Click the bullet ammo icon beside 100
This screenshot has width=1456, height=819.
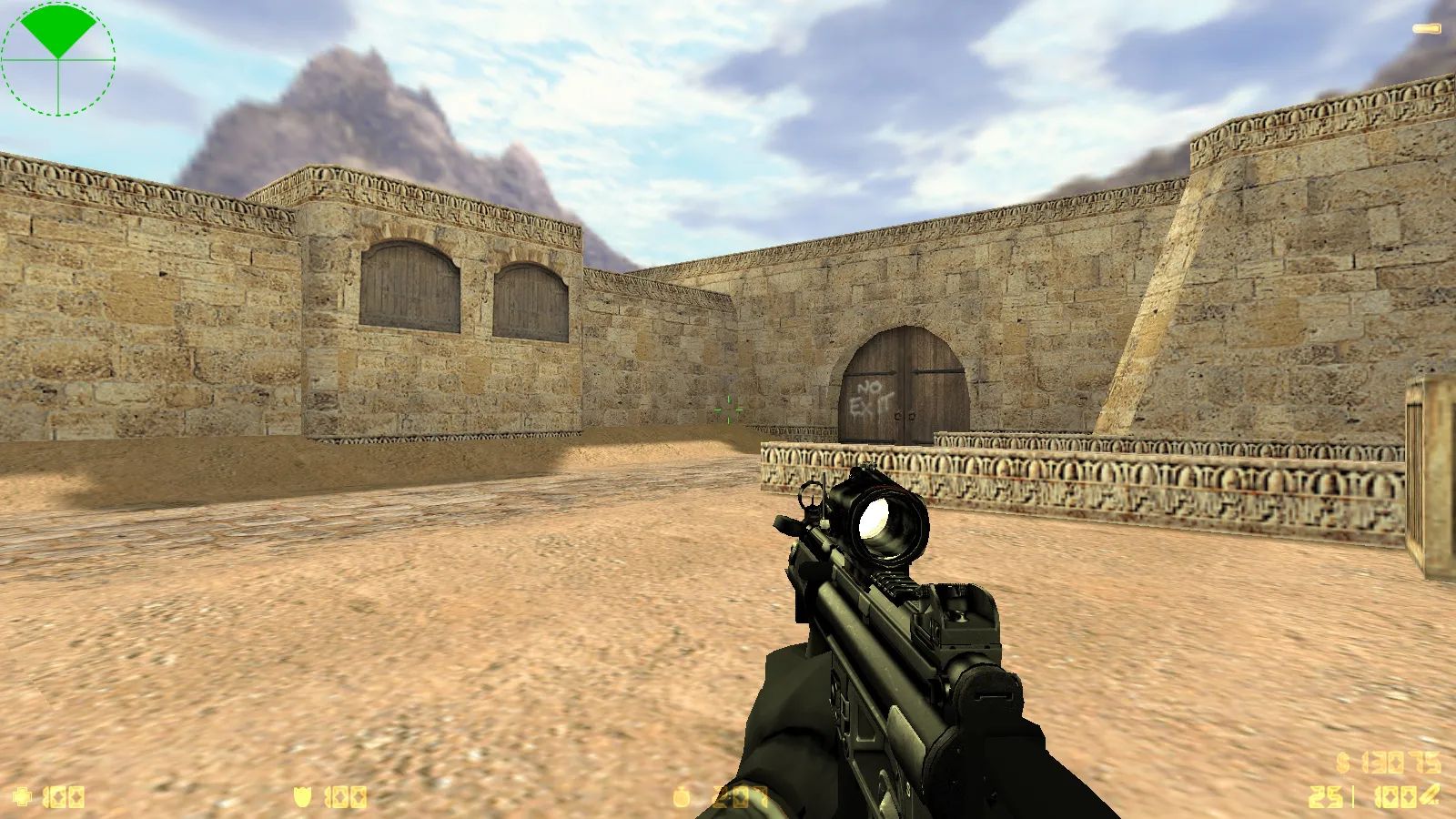(x=1430, y=794)
